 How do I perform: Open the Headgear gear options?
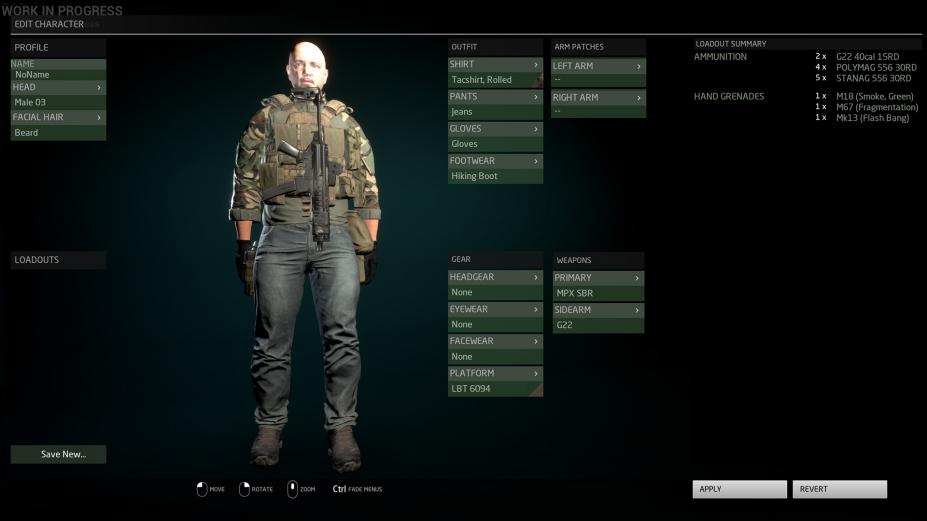(495, 277)
